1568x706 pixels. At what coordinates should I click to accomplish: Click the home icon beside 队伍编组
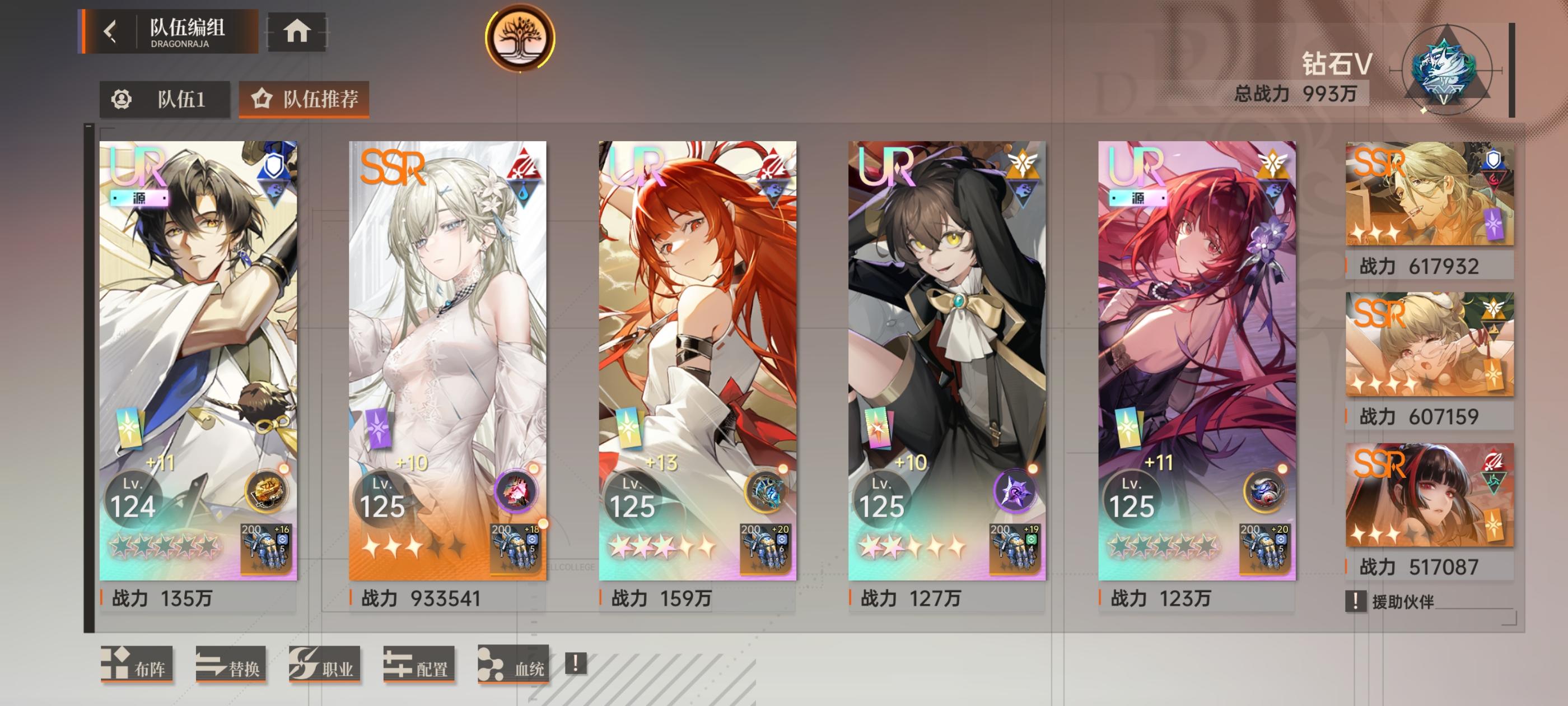296,34
